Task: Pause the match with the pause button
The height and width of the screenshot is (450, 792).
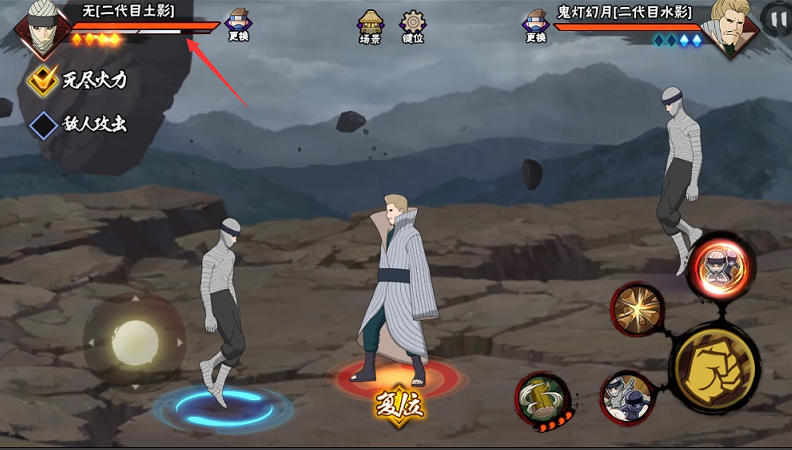Action: (x=776, y=17)
